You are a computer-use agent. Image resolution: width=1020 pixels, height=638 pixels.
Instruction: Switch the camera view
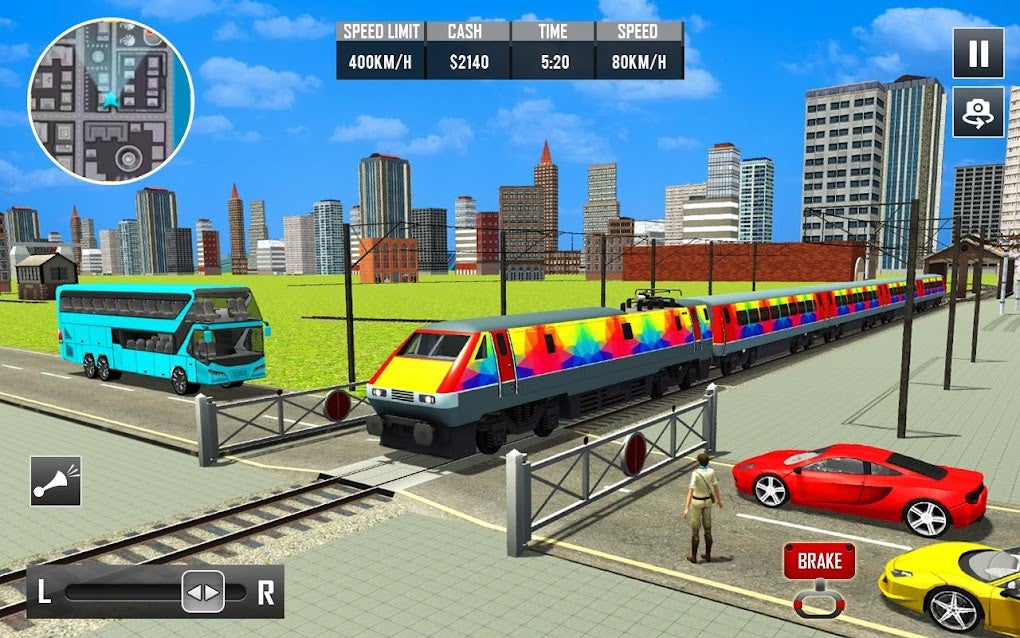coord(977,113)
